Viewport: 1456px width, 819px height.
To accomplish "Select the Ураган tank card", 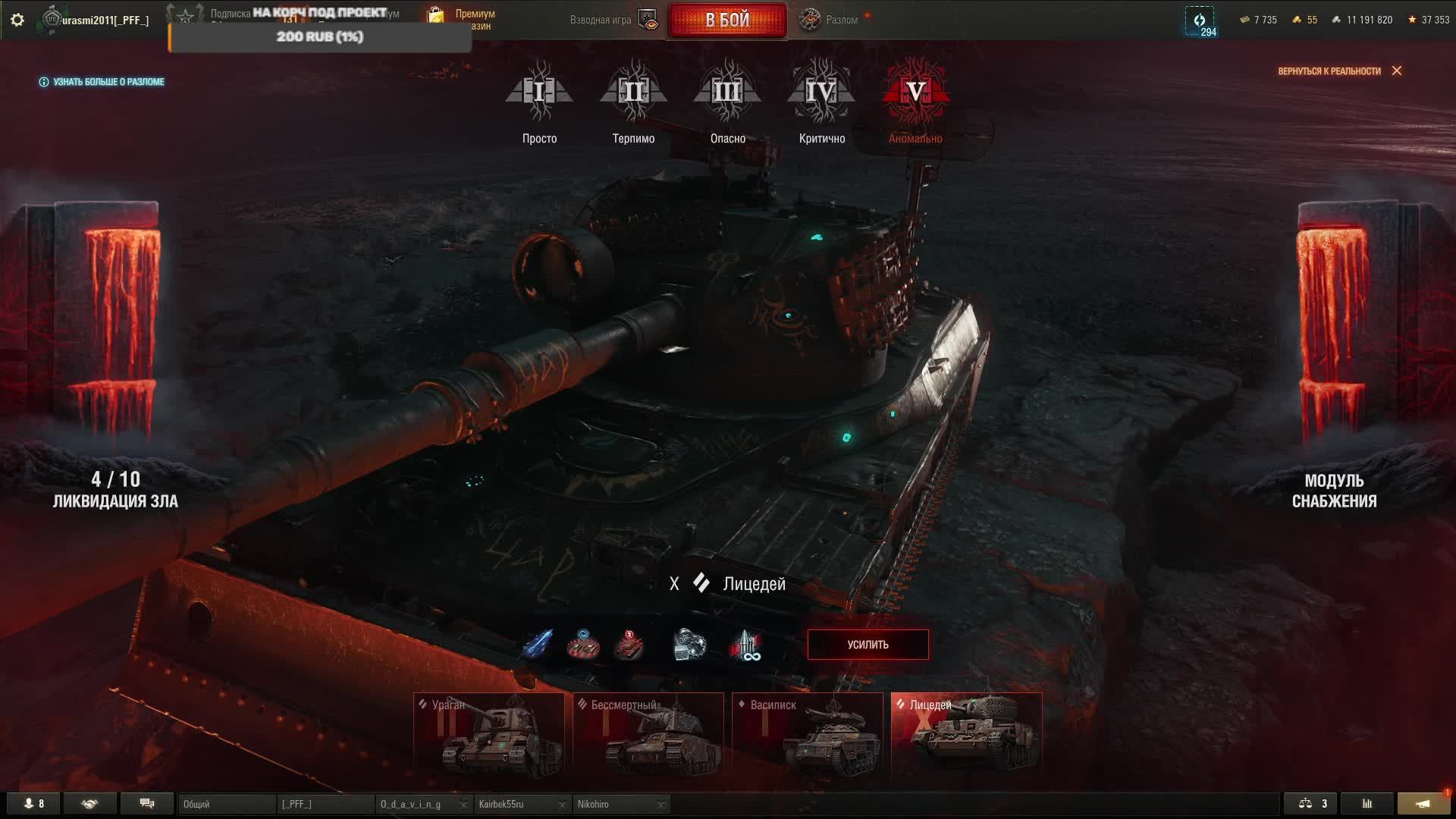I will (489, 736).
